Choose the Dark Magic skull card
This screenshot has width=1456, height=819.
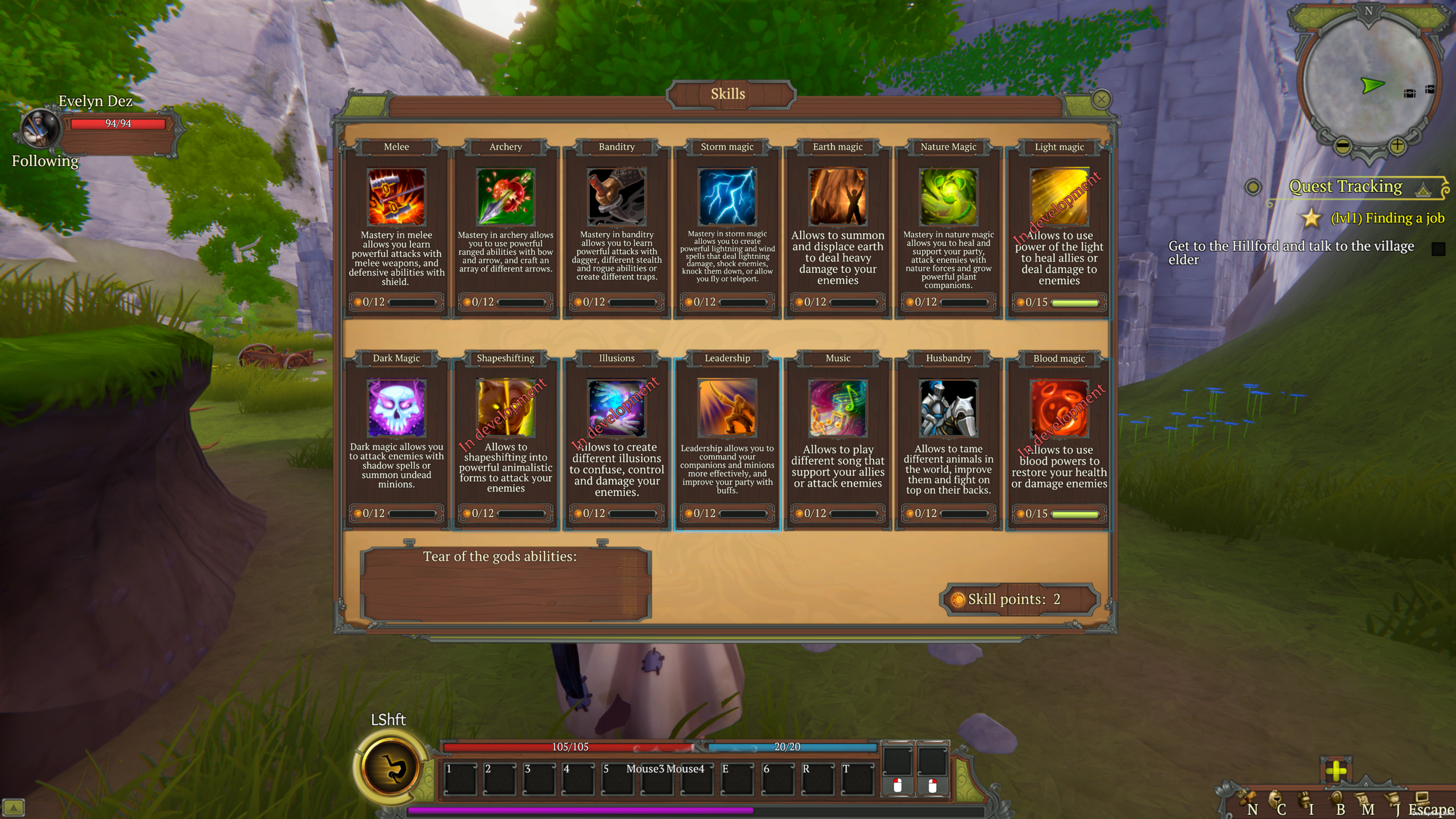(396, 408)
